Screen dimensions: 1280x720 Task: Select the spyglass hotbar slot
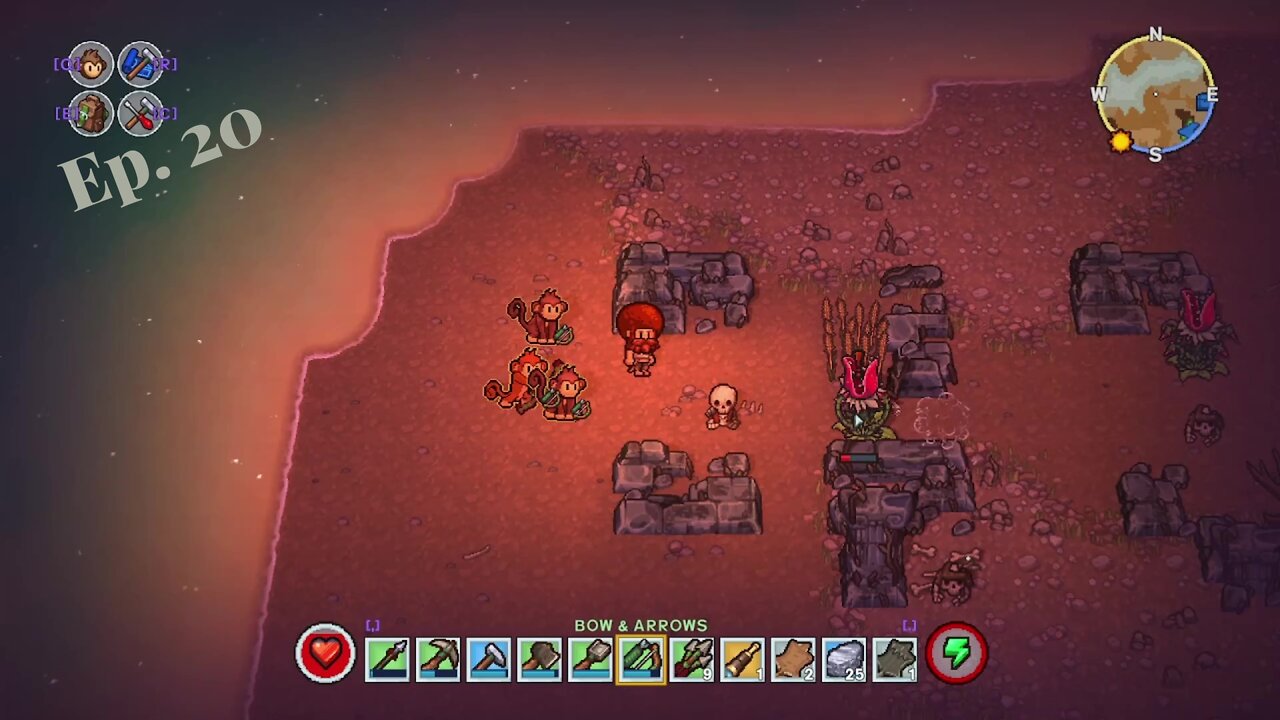coord(743,659)
